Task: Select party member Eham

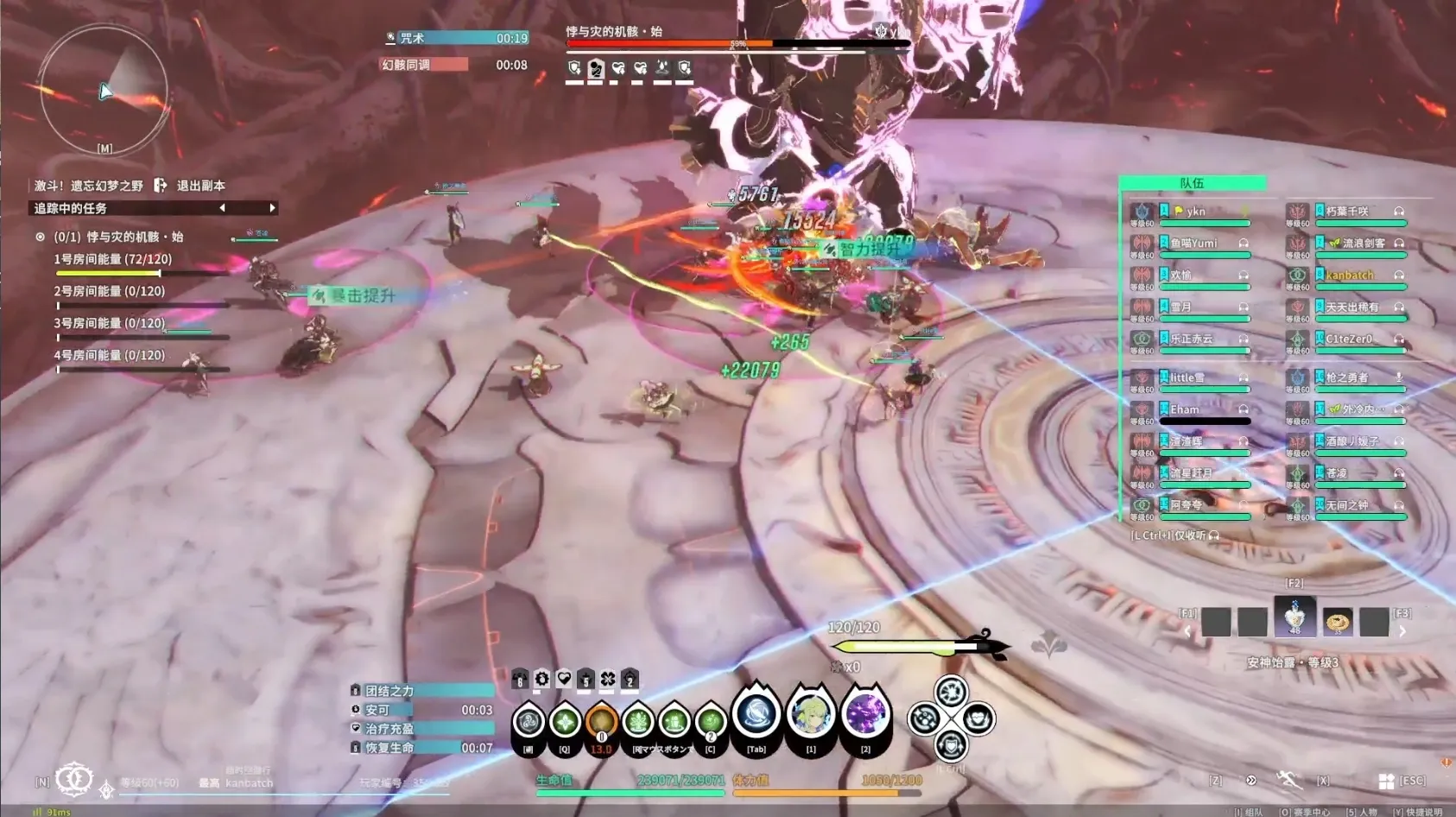Action: coord(1185,409)
